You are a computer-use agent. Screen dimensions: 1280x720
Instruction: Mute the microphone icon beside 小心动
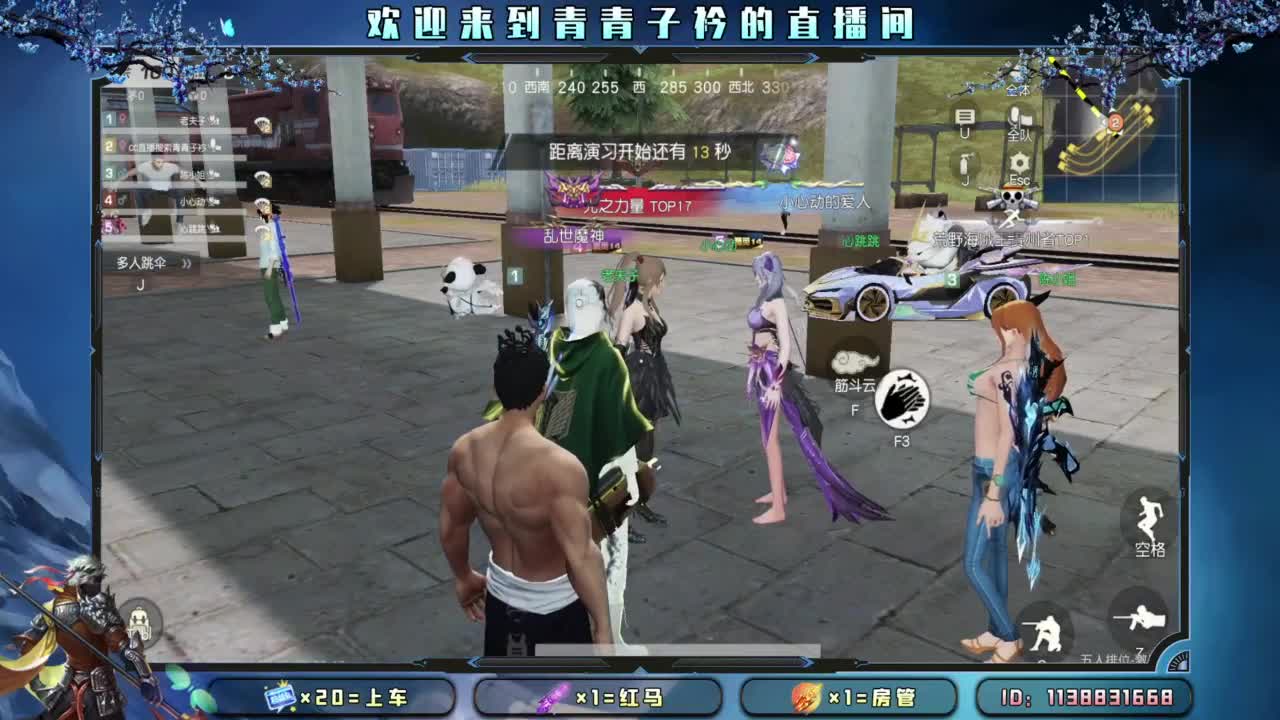click(x=215, y=202)
